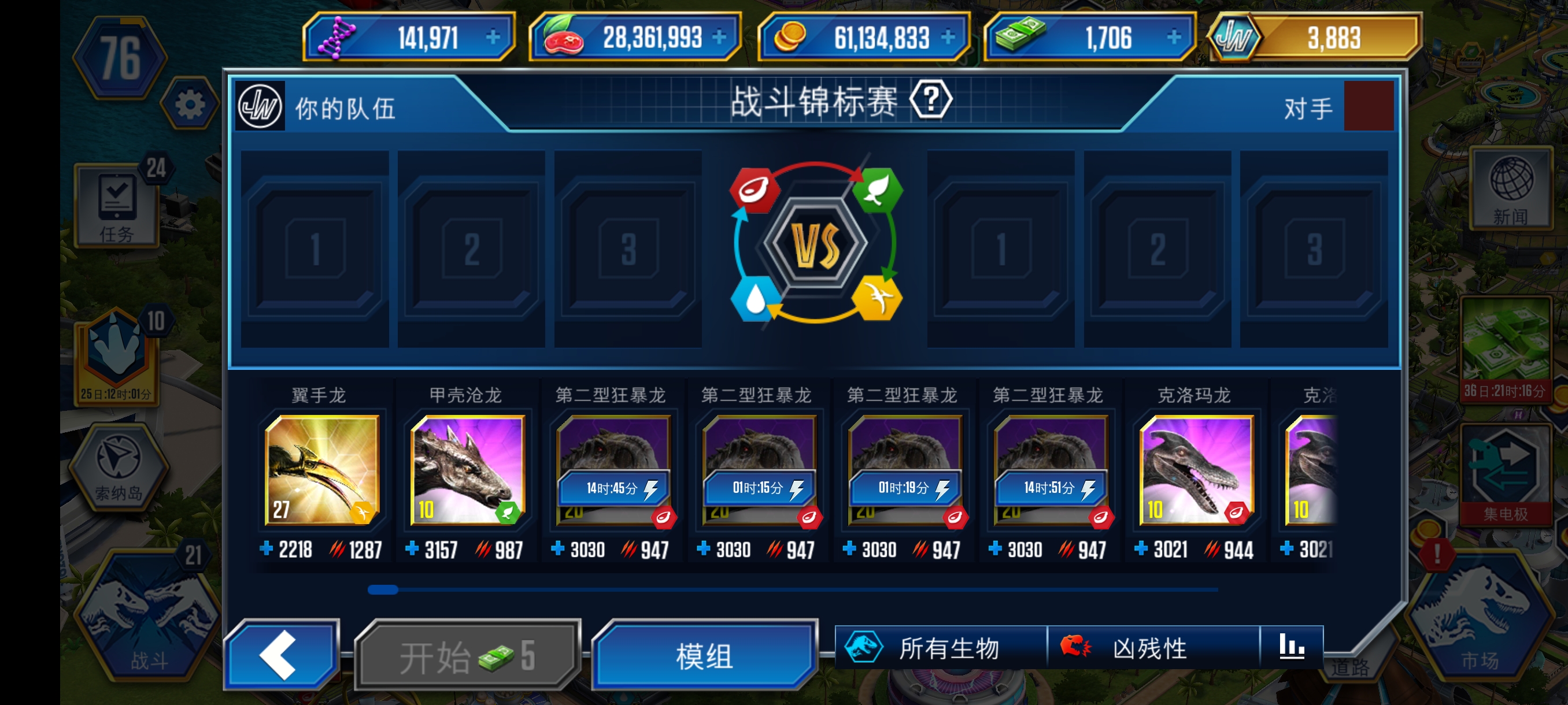This screenshot has width=1568, height=705.
Task: Add more coins with plus button
Action: (x=947, y=38)
